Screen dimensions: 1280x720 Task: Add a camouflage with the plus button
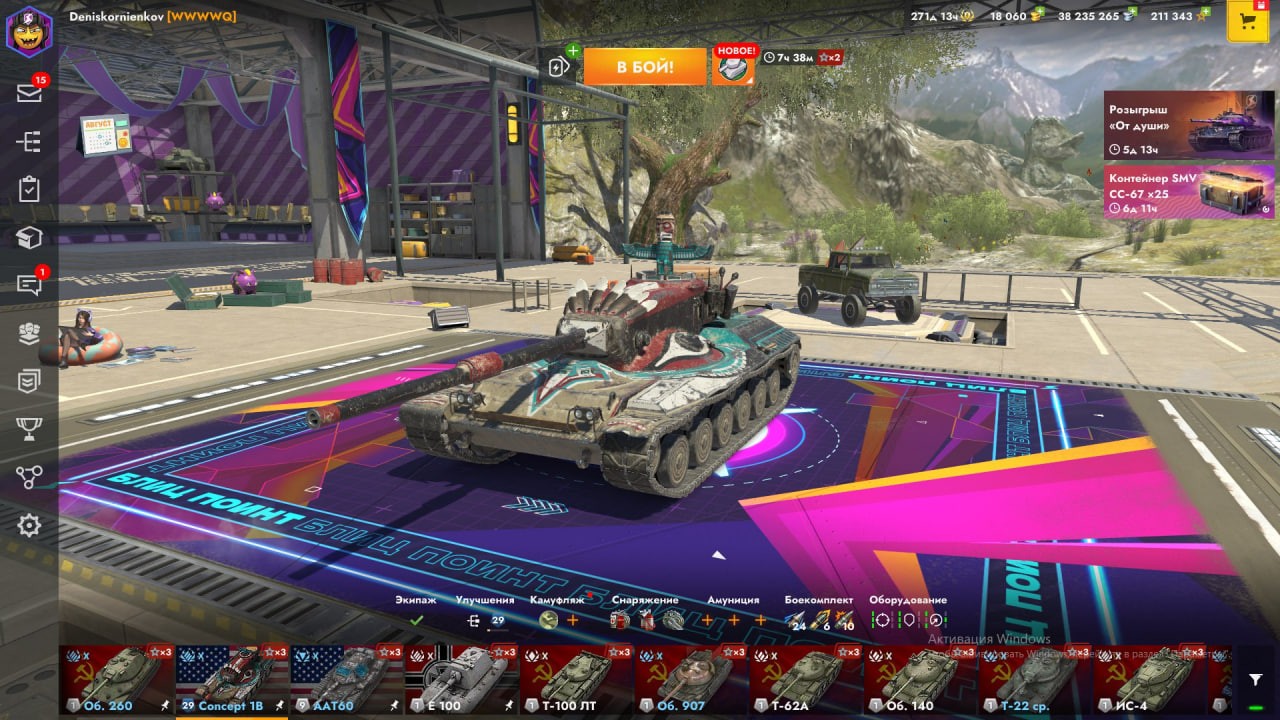573,620
